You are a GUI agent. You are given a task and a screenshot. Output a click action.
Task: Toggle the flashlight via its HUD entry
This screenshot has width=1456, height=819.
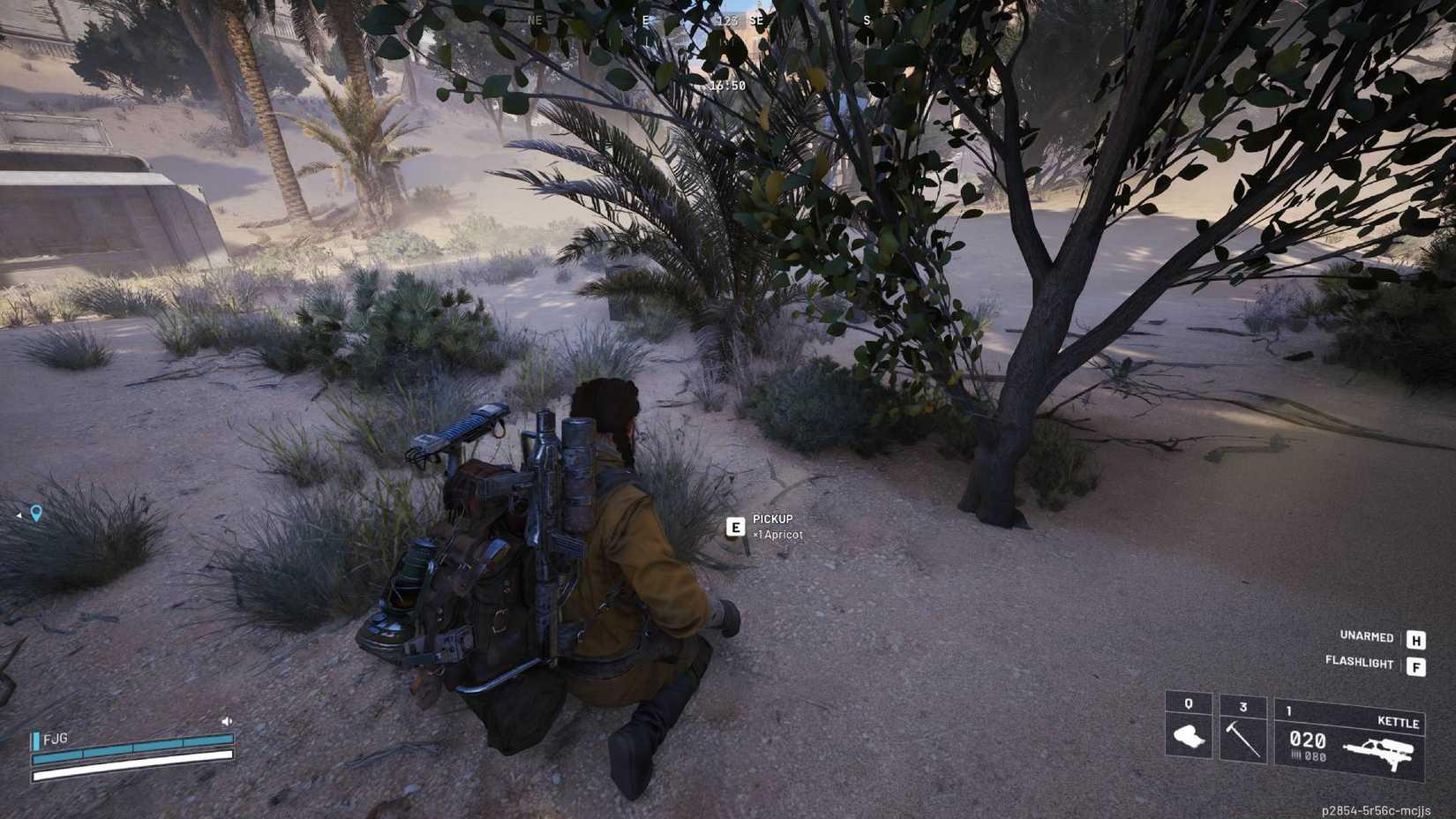[1359, 663]
